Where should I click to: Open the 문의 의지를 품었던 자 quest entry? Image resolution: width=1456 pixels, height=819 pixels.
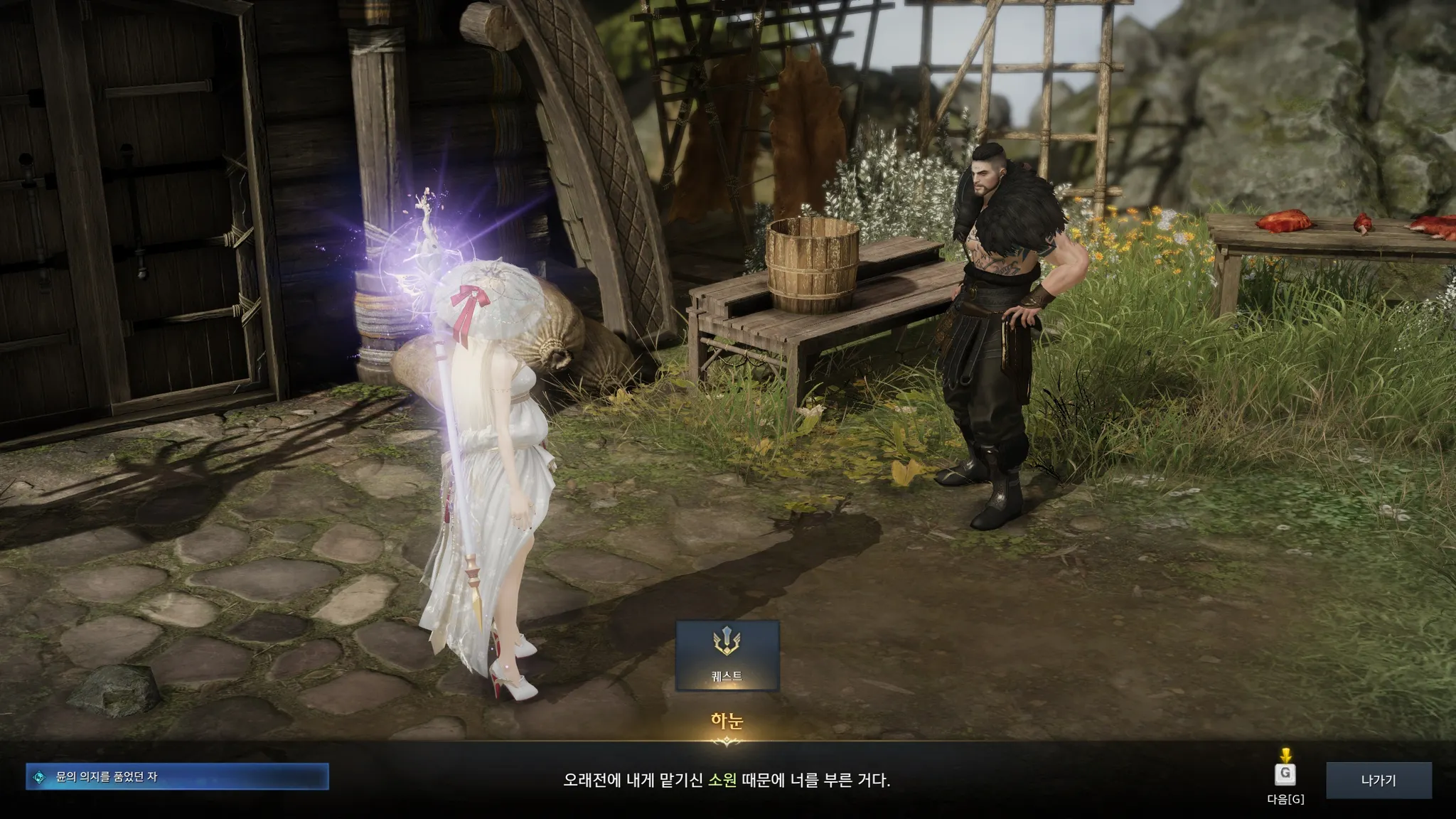pos(177,777)
